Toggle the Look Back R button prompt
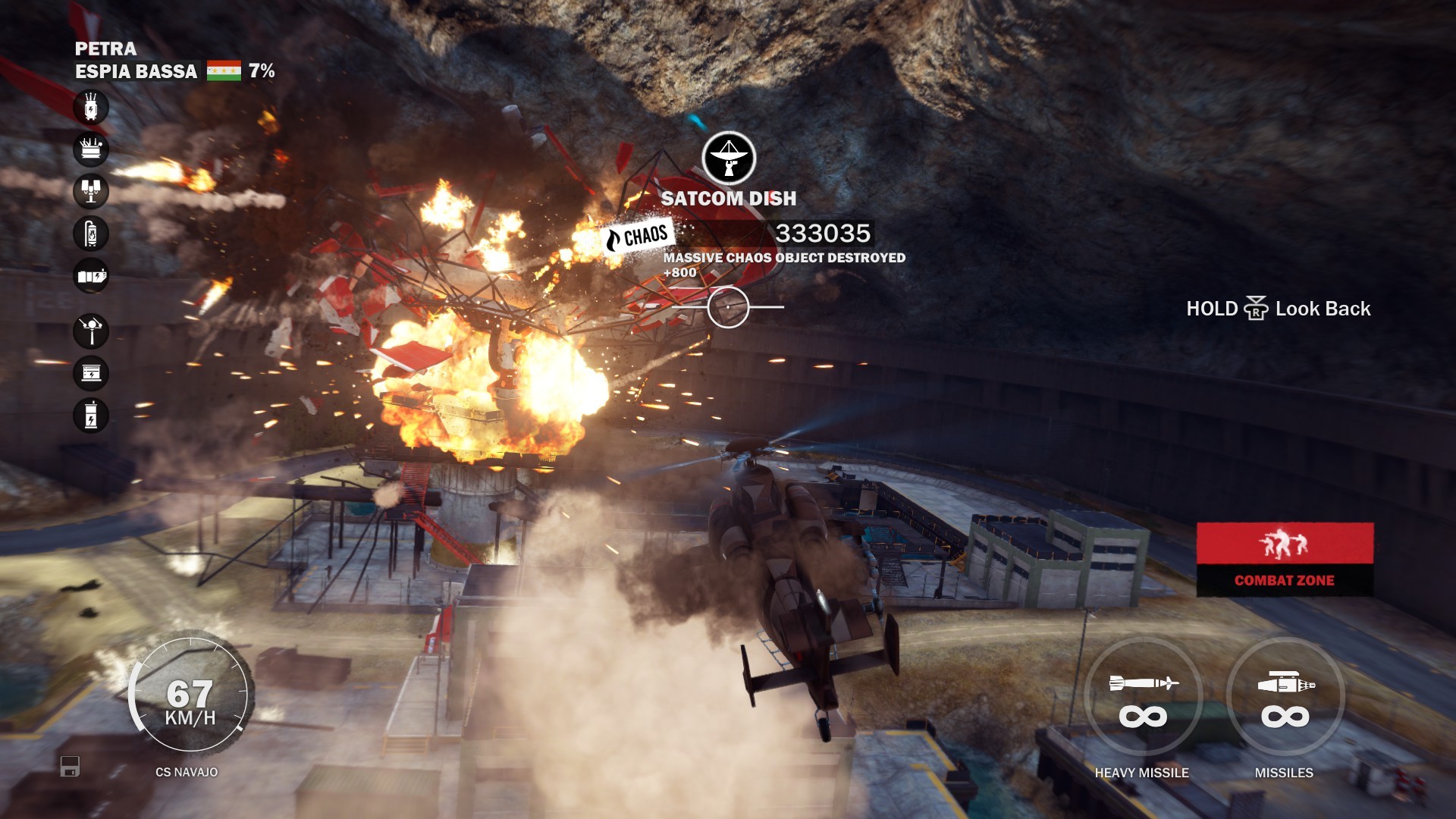This screenshot has width=1456, height=819. point(1258,309)
